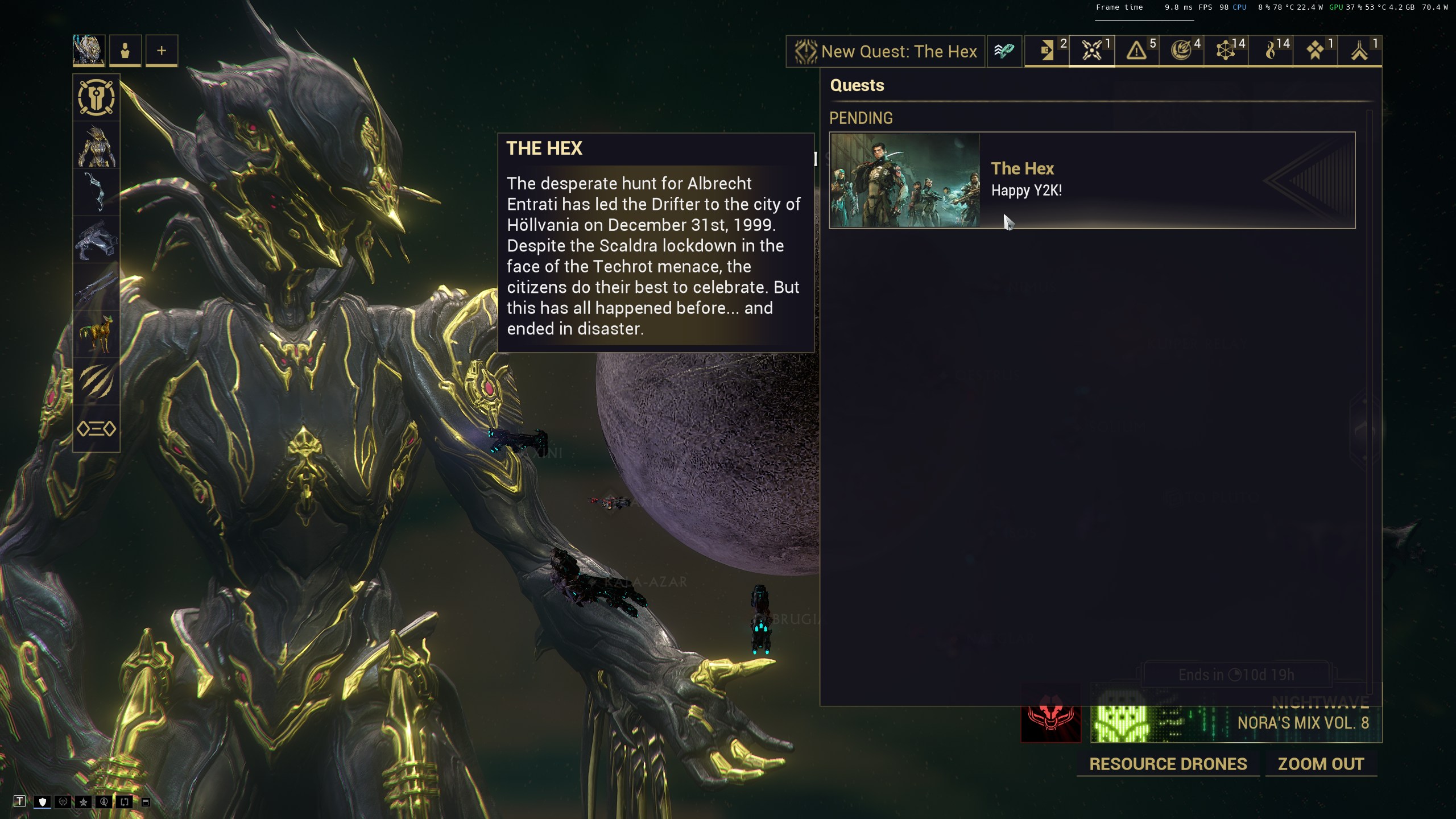Select the tab with arrow-in-box icon
This screenshot has height=819, width=1456.
[1047, 51]
